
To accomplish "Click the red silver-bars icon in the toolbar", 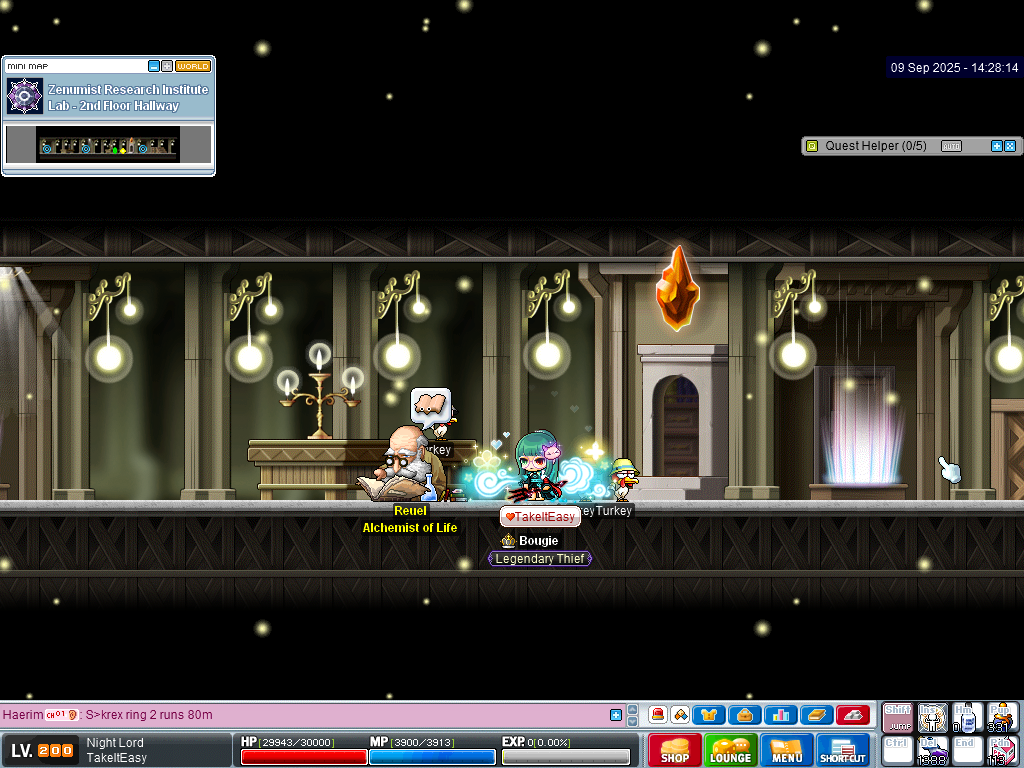I will [x=852, y=715].
